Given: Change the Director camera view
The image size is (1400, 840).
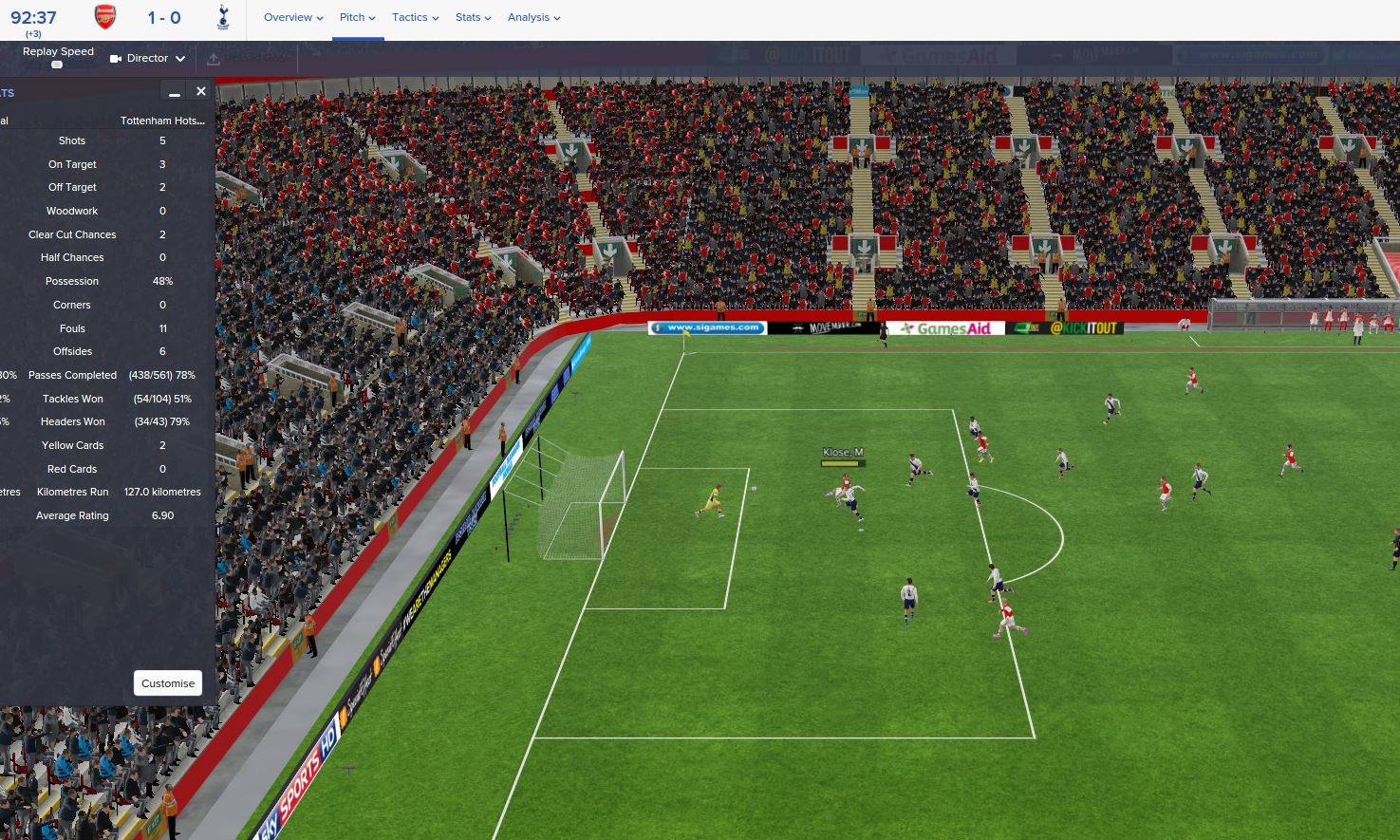Looking at the screenshot, I should (x=147, y=58).
